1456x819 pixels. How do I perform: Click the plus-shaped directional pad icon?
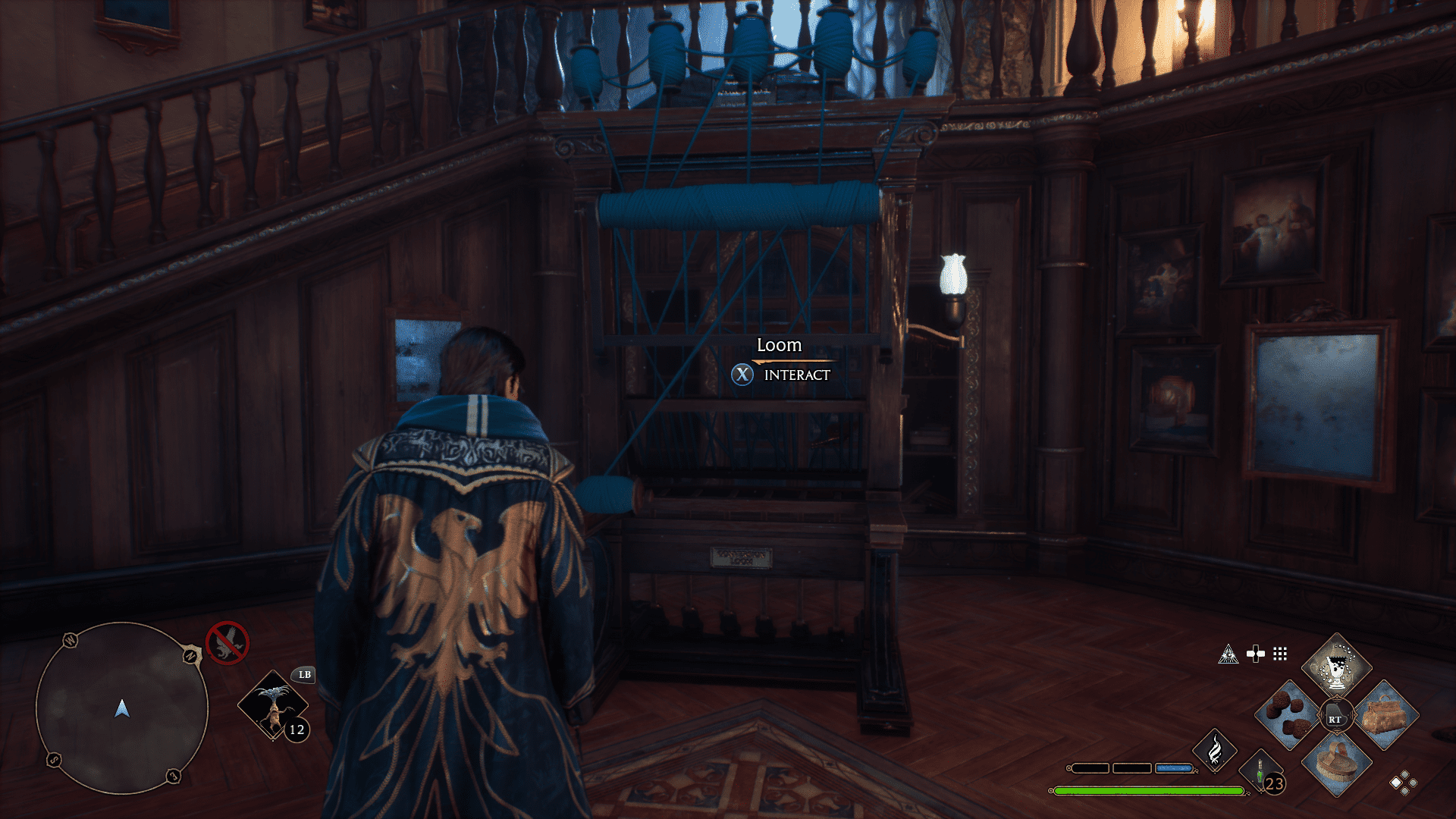(1257, 652)
